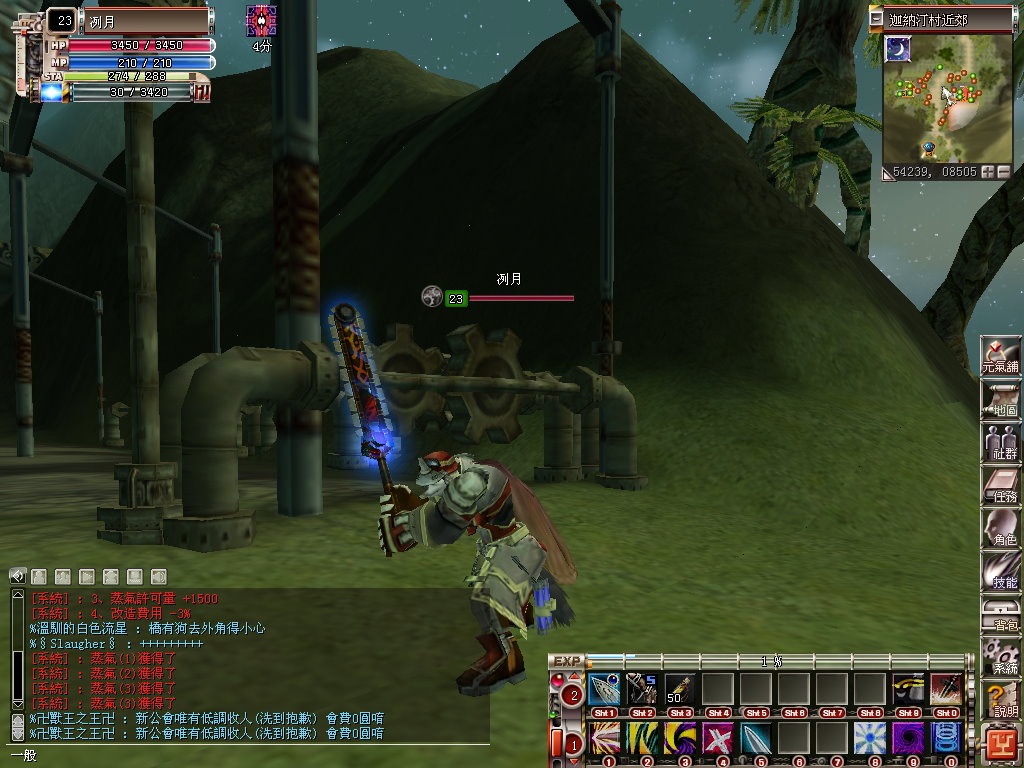Activate the purple vortex skill in slot 9

coord(907,738)
